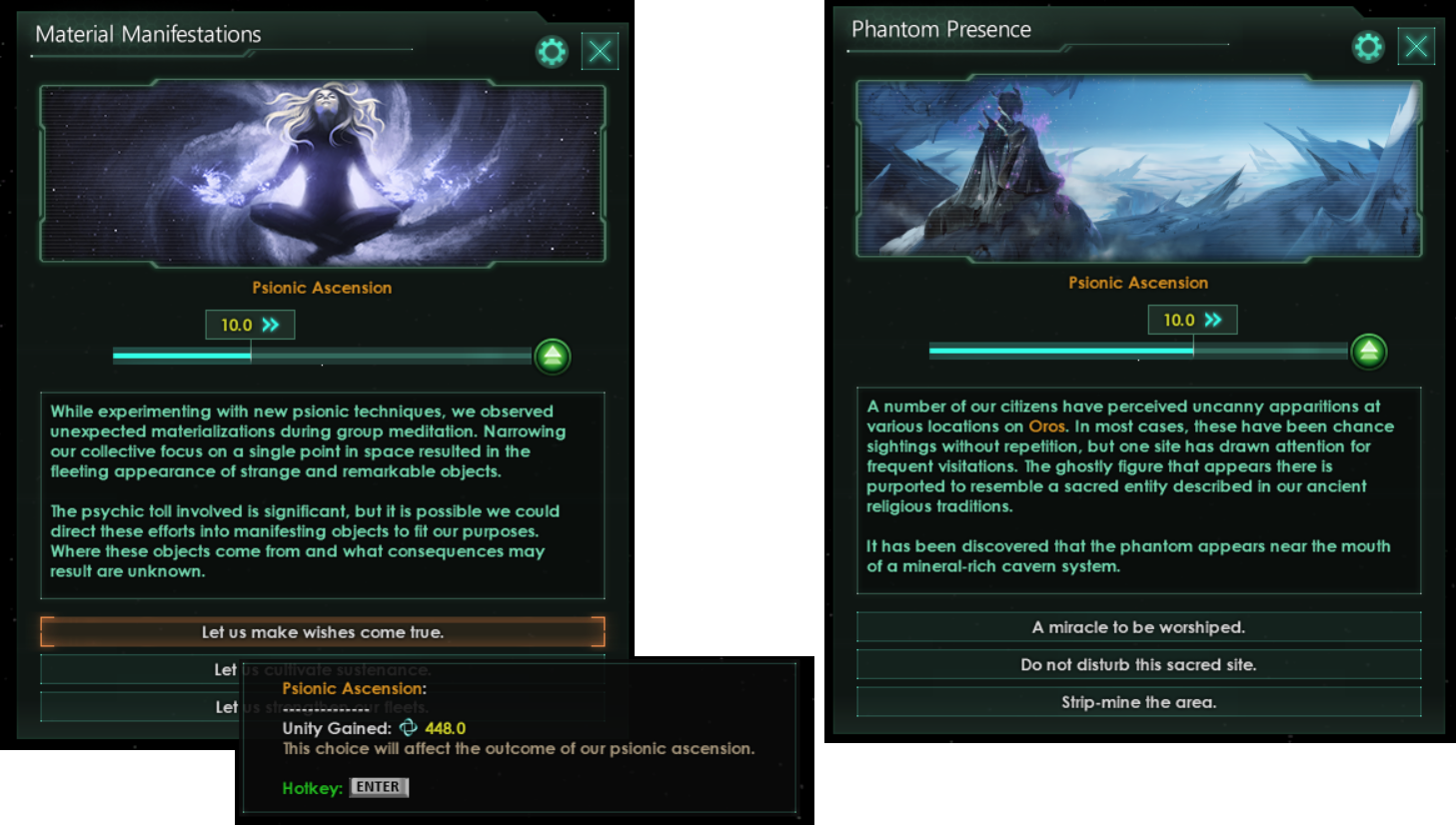1456x825 pixels.
Task: Select 'Do not disturb this sacred site'
Action: tap(1138, 664)
